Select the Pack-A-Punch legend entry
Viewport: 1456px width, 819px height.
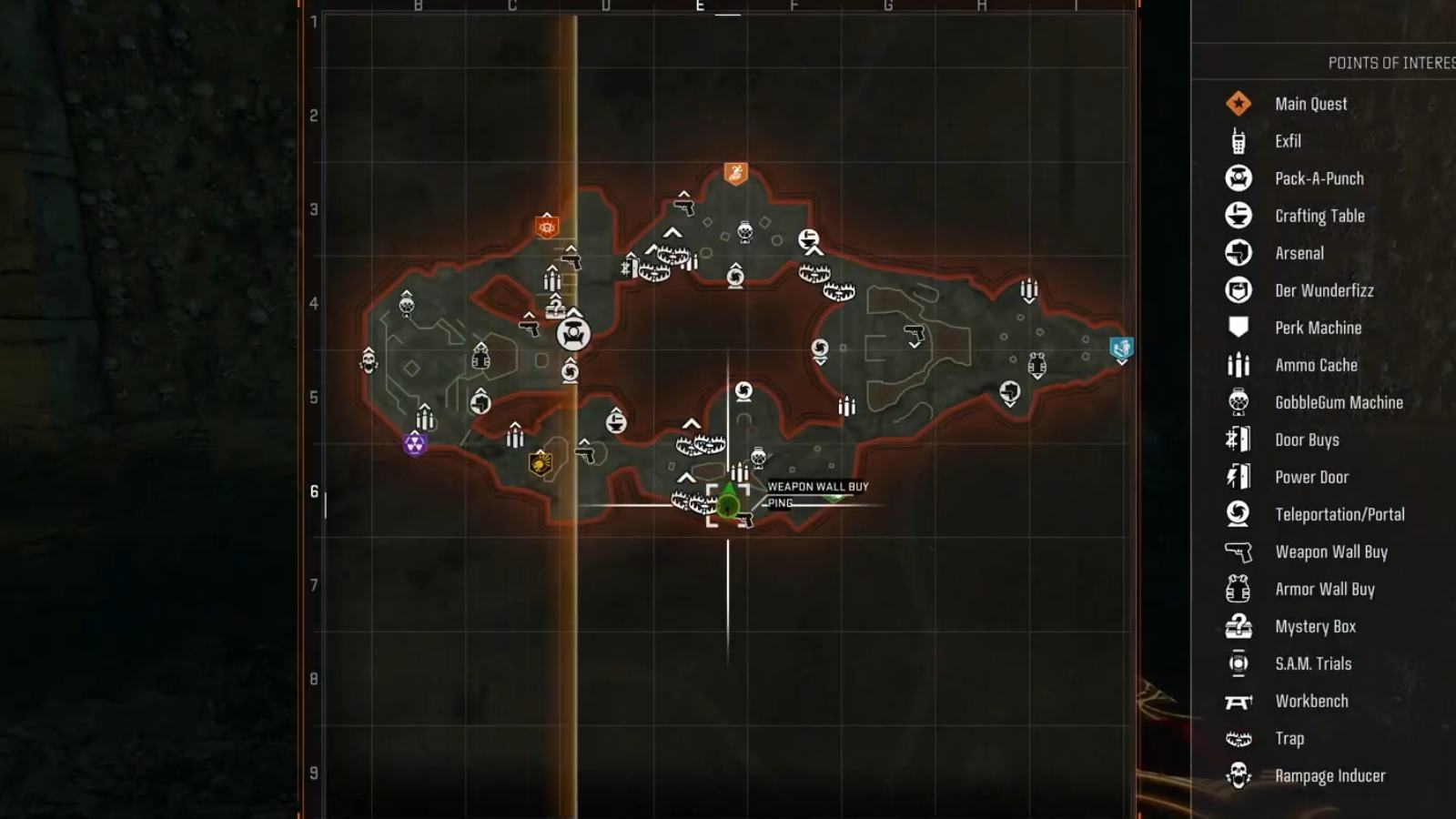click(x=1319, y=178)
